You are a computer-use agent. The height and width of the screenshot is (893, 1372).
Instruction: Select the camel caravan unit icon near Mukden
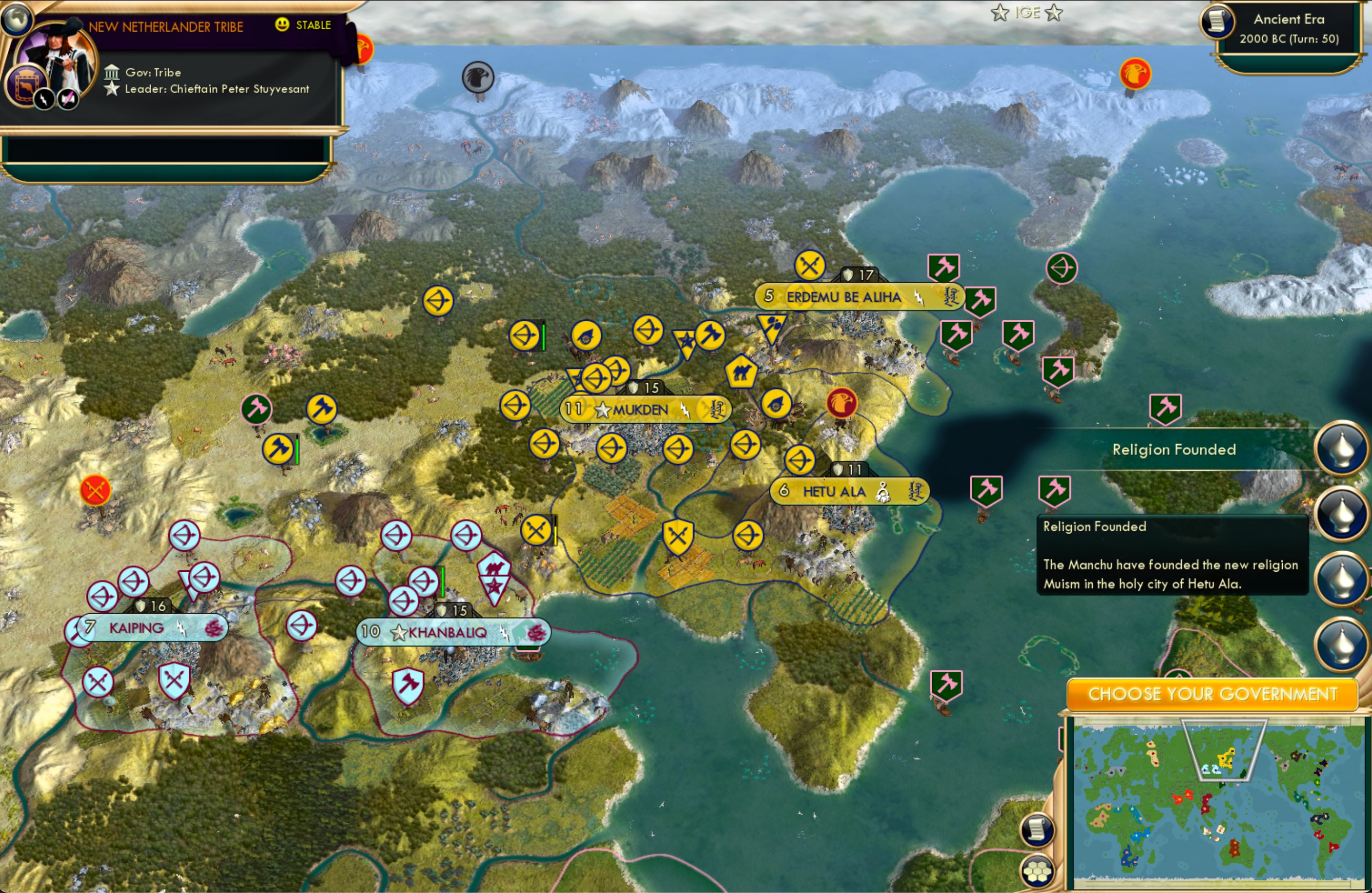pyautogui.click(x=743, y=372)
